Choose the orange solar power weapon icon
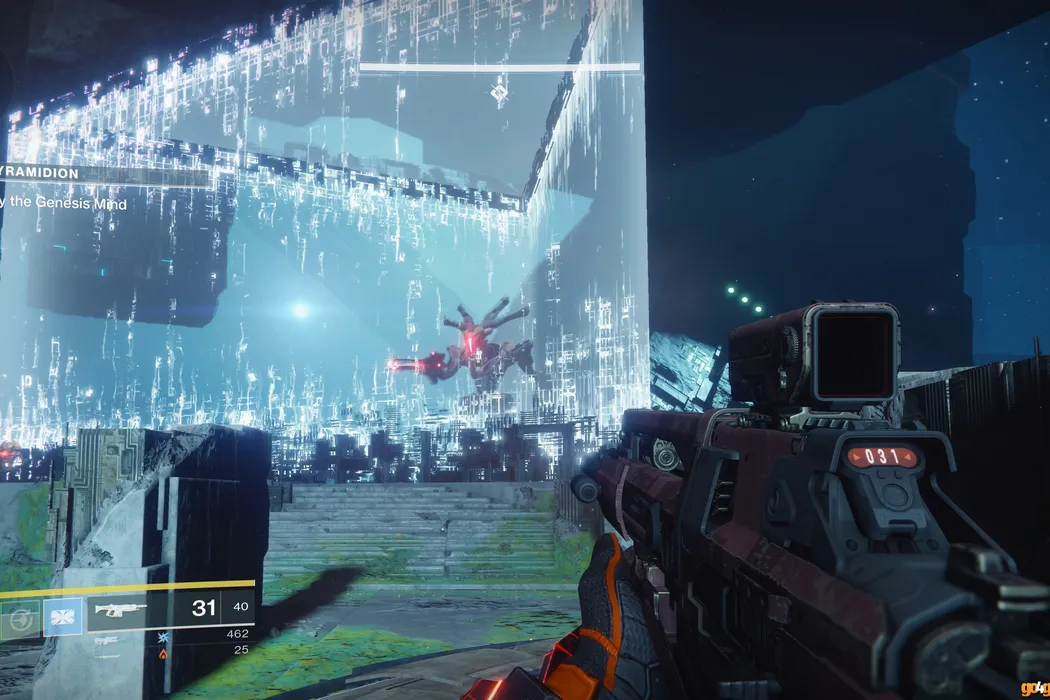Viewport: 1050px width, 700px height. 163,652
